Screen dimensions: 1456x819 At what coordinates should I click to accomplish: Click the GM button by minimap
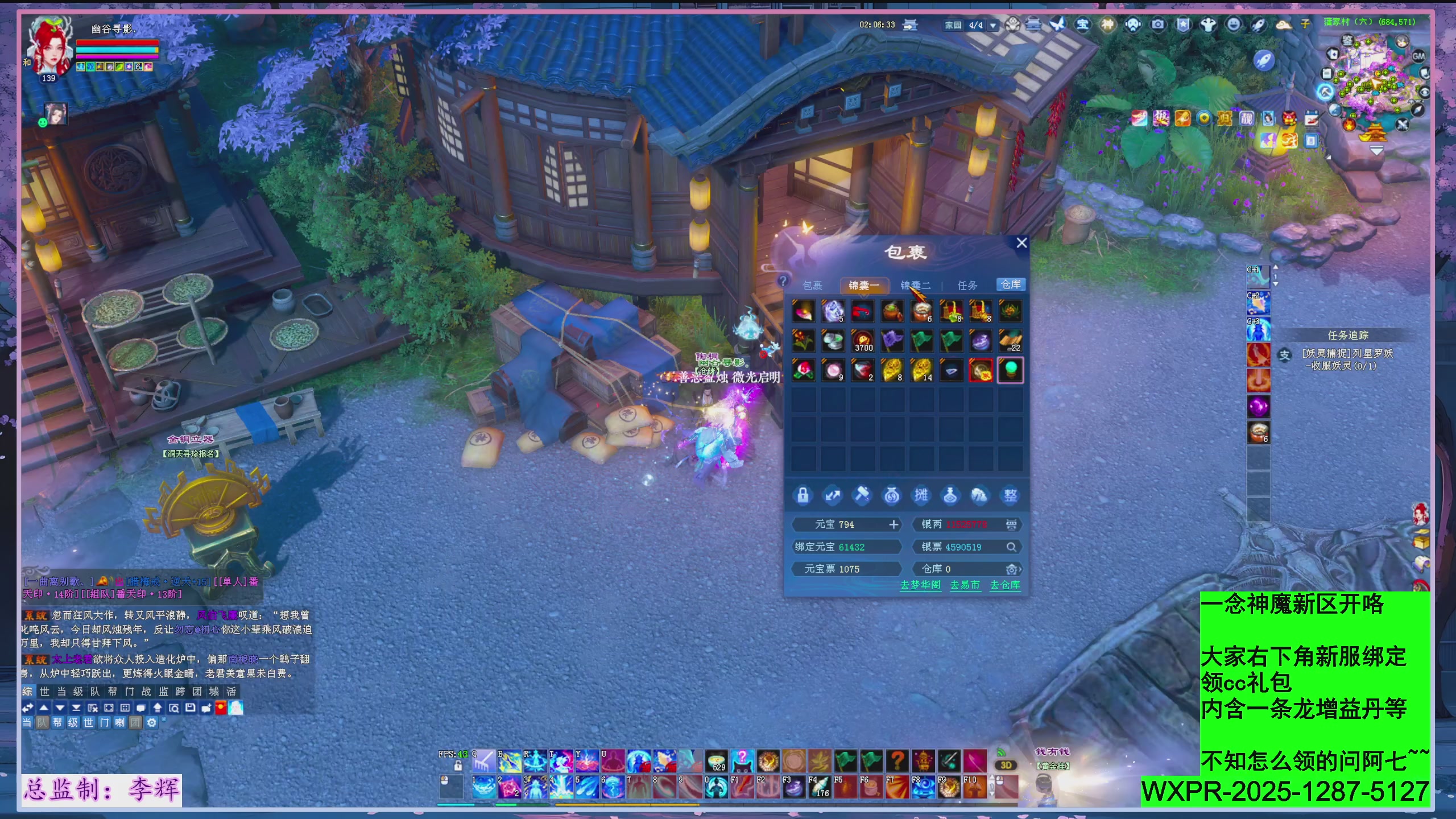(1418, 56)
